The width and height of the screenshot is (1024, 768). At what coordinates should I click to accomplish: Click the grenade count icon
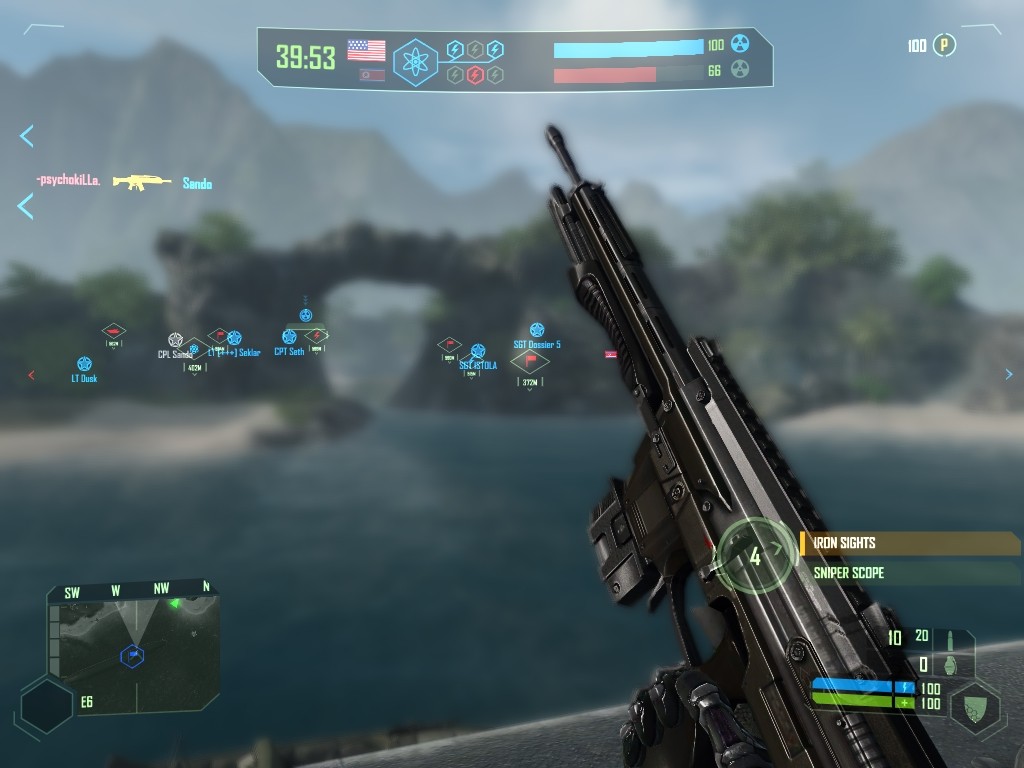pyautogui.click(x=952, y=663)
